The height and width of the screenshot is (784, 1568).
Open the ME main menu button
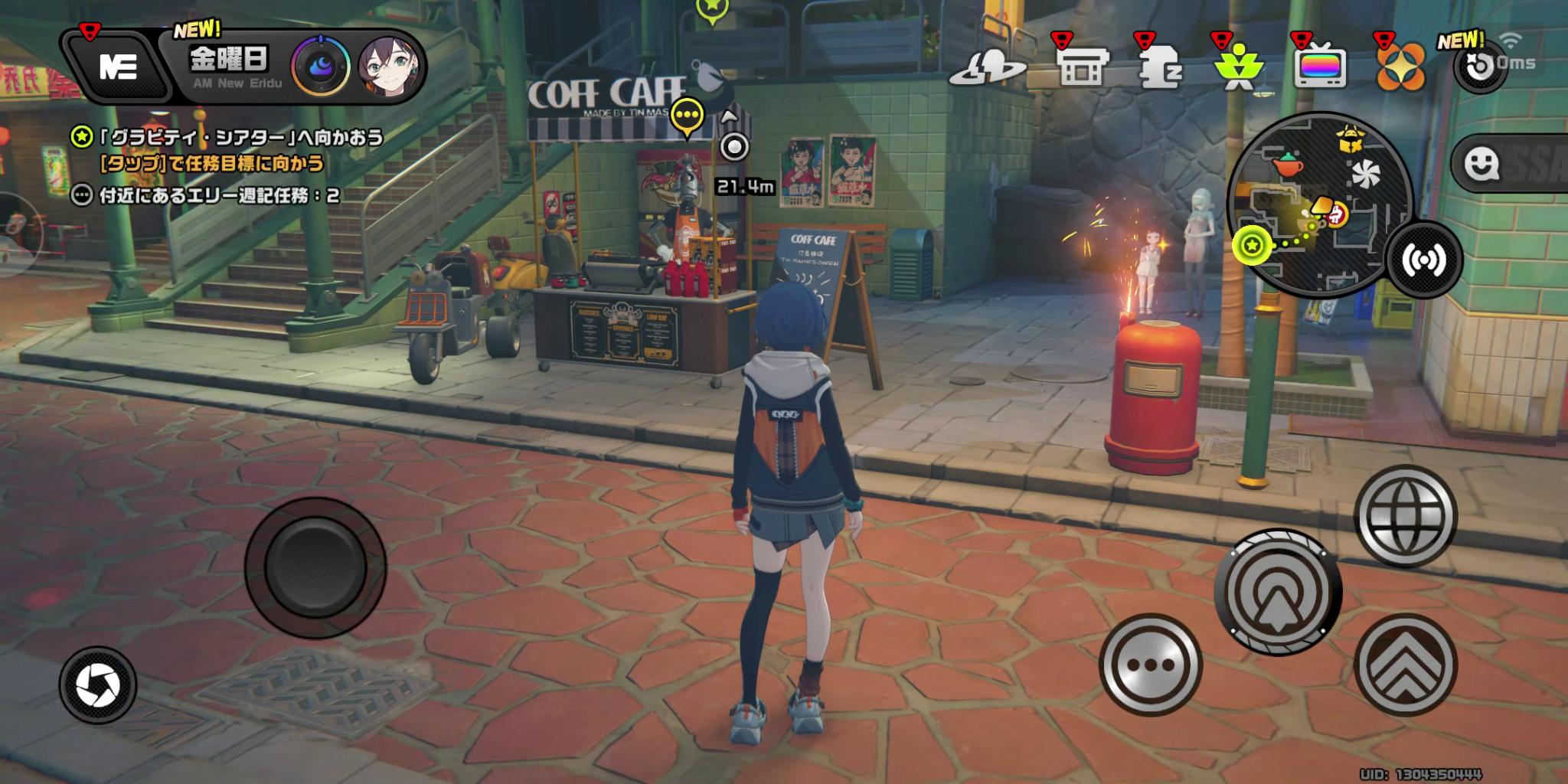pos(117,67)
